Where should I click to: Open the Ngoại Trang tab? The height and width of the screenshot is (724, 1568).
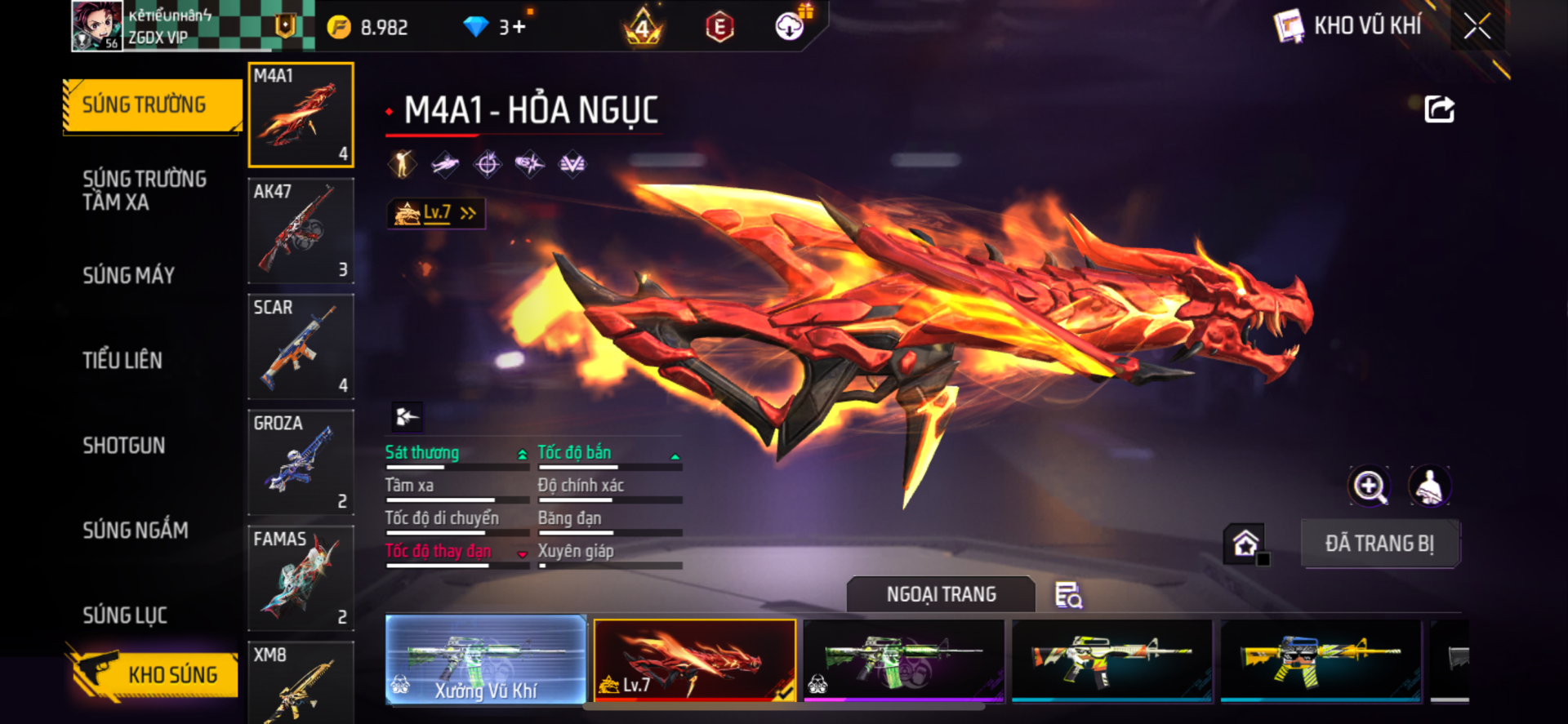point(941,595)
